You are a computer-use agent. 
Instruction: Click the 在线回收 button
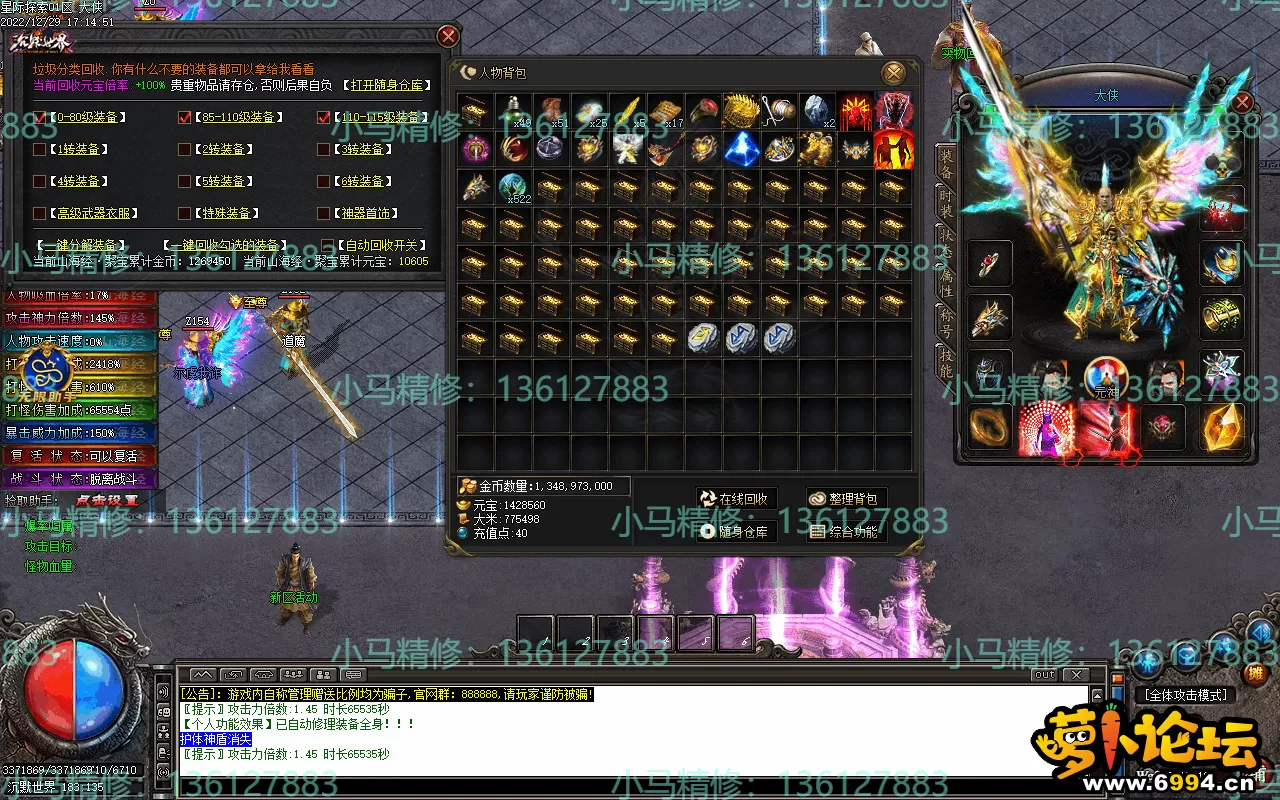[x=736, y=499]
